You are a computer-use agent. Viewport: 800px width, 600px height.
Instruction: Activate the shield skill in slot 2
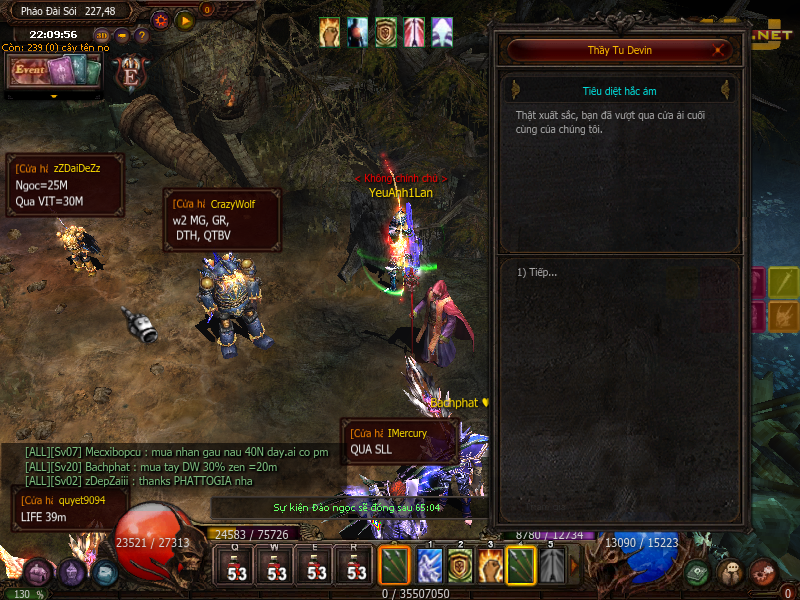pos(460,567)
